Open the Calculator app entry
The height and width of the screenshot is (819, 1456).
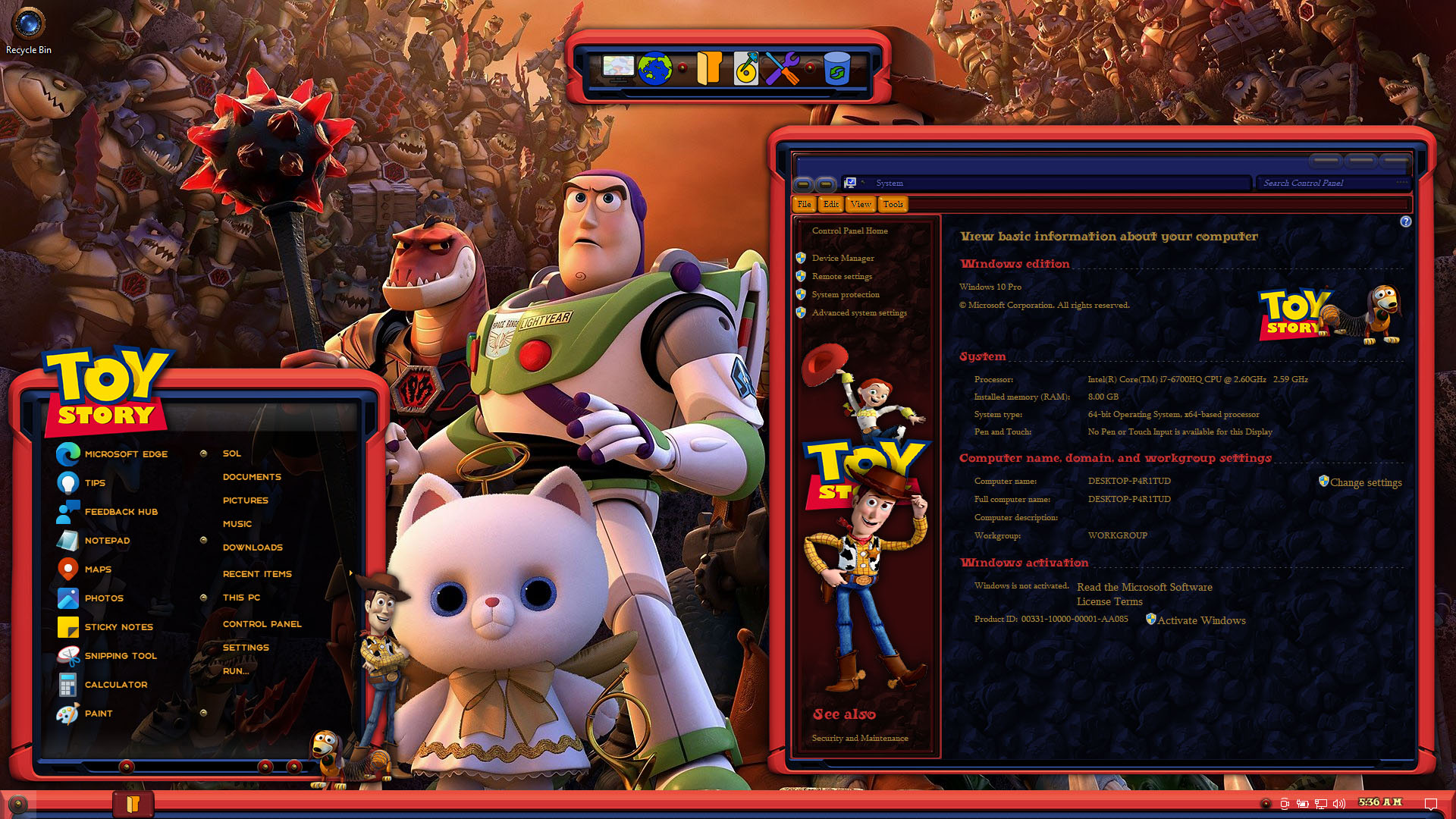tap(115, 685)
